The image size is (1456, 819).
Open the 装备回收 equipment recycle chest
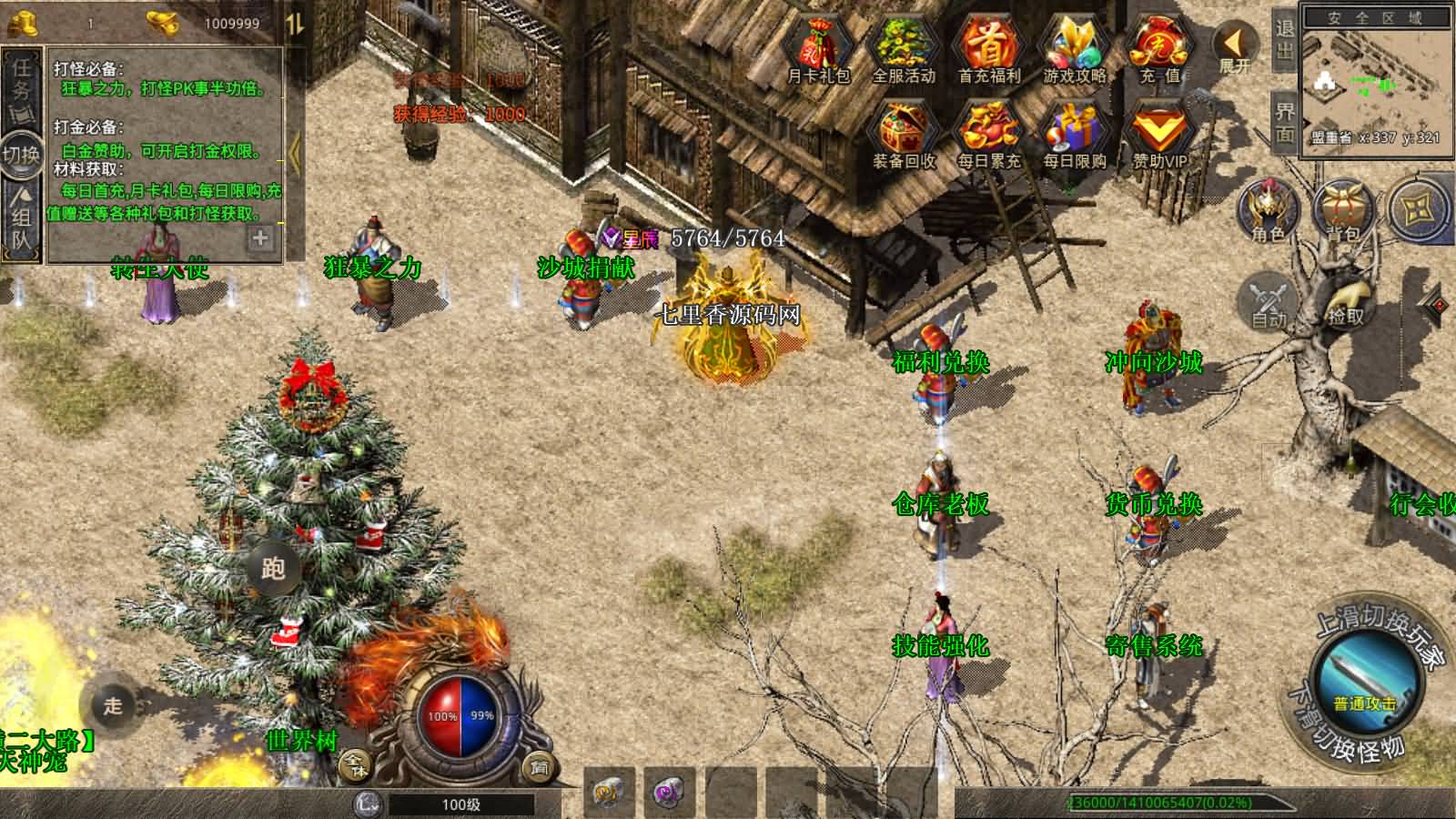(903, 136)
